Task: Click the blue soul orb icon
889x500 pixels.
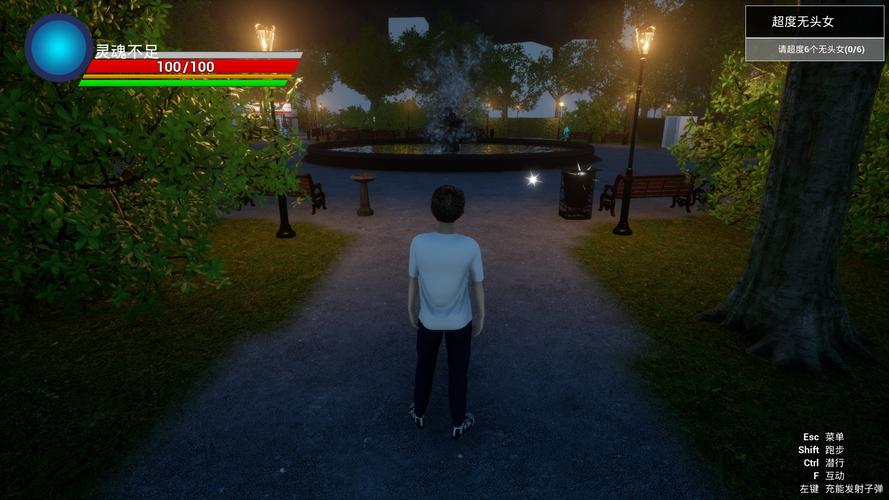Action: click(58, 47)
